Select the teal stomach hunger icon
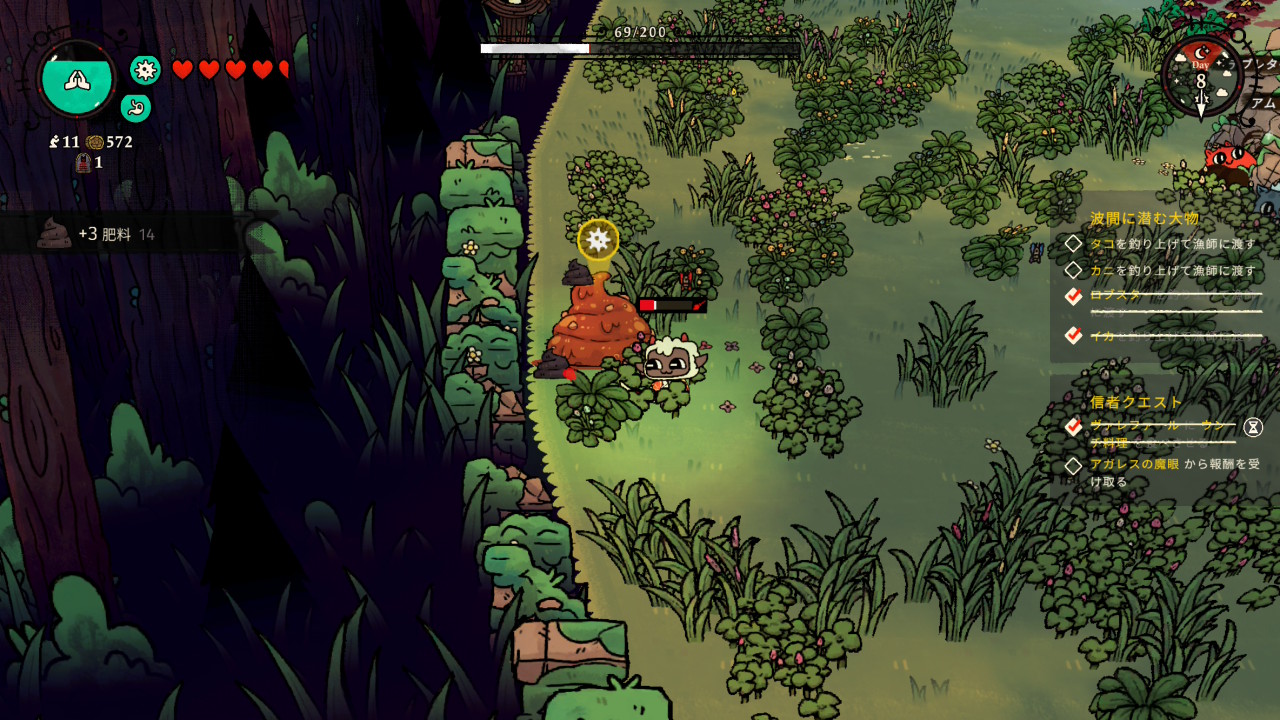1280x720 pixels. coord(136,107)
